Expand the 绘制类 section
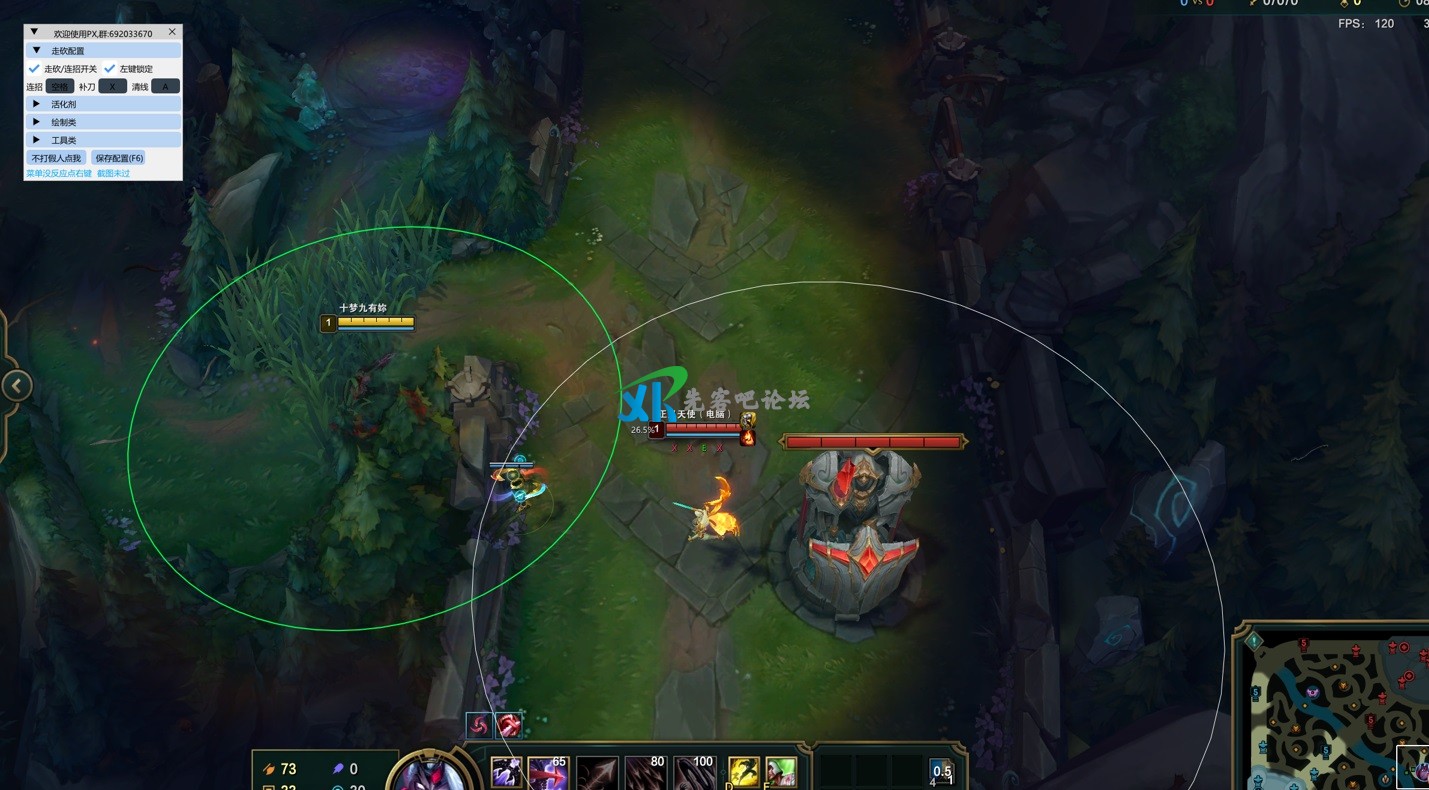Image resolution: width=1429 pixels, height=790 pixels. [x=37, y=122]
